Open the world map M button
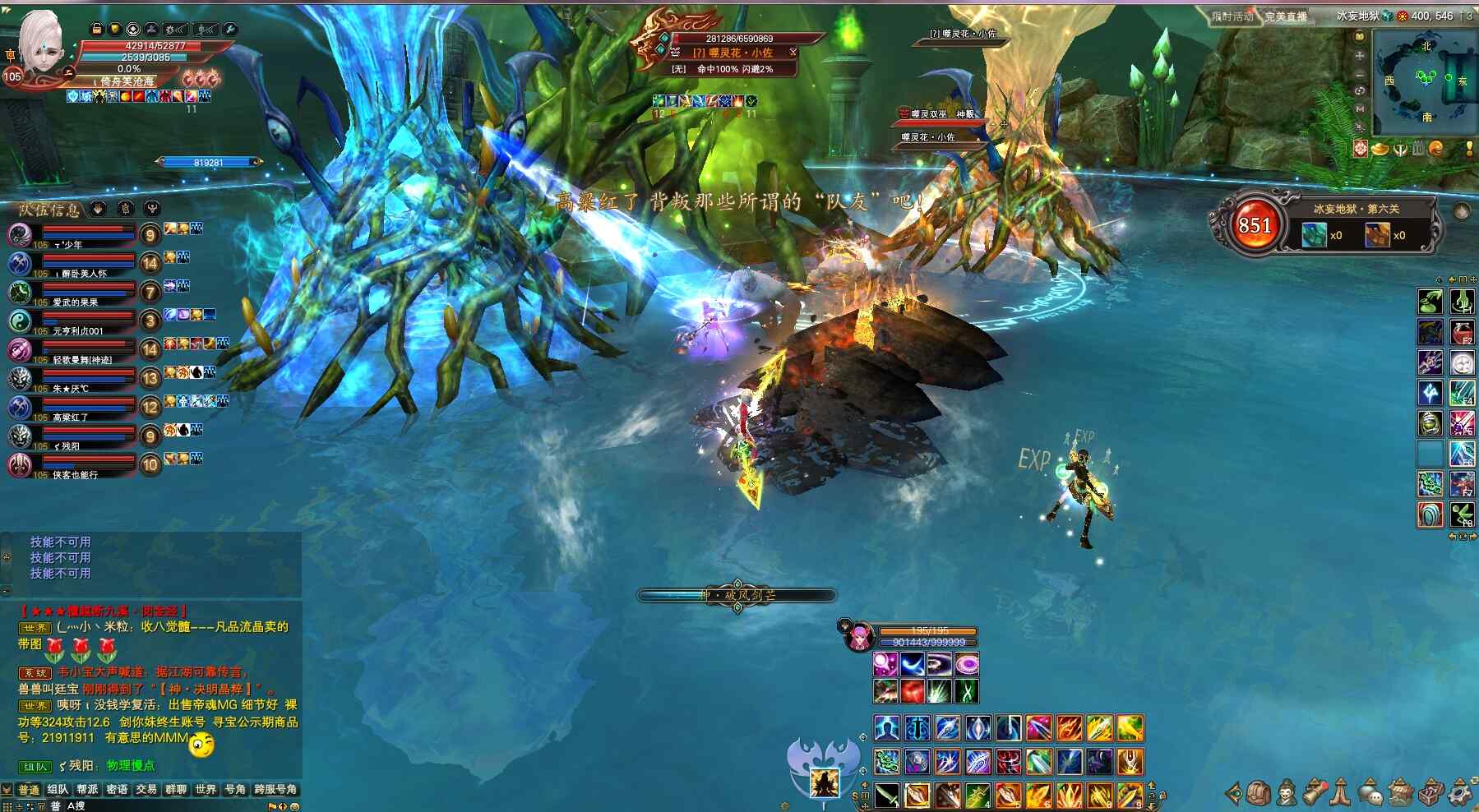 point(1360,108)
